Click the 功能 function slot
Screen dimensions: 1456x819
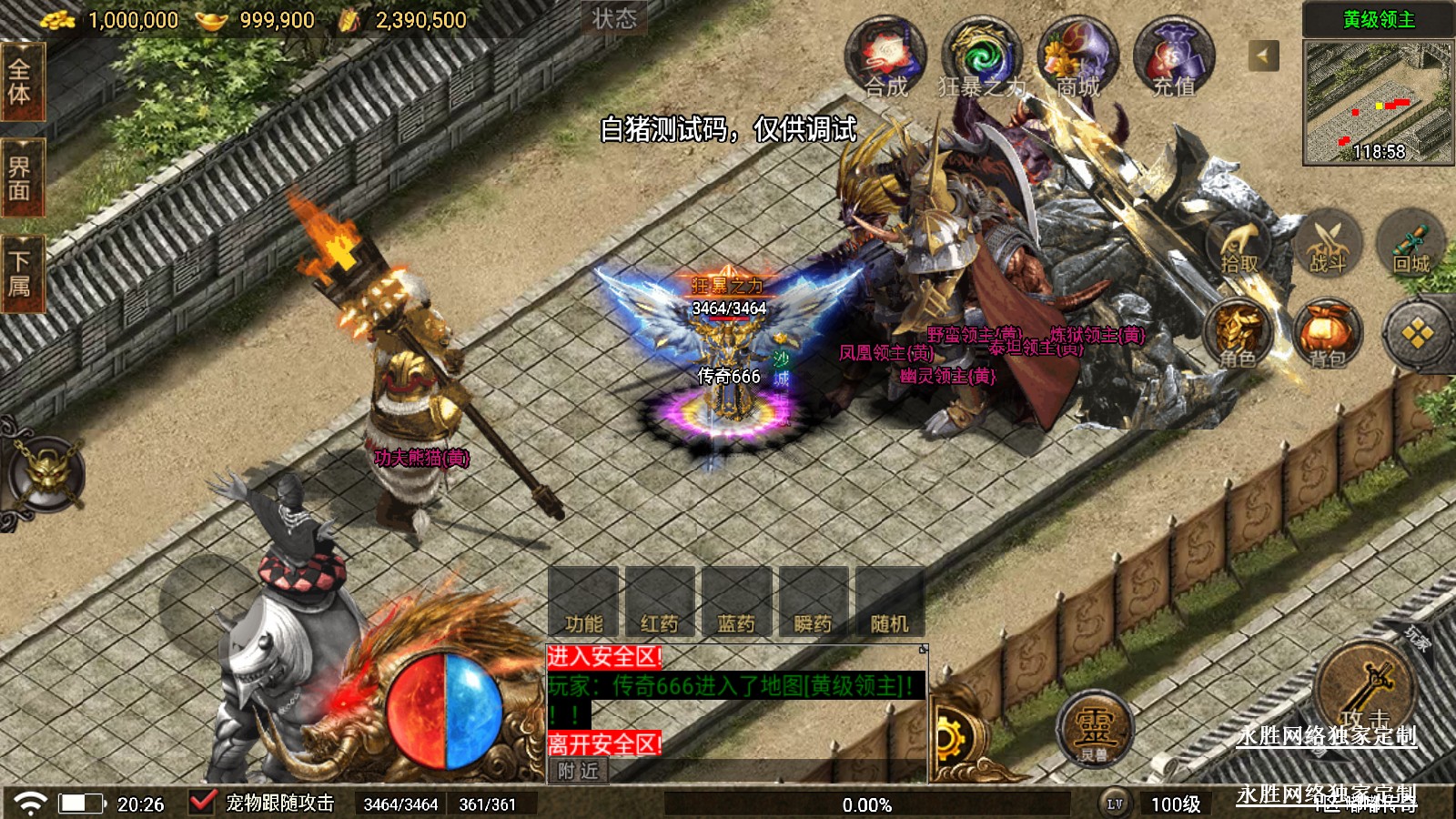583,602
